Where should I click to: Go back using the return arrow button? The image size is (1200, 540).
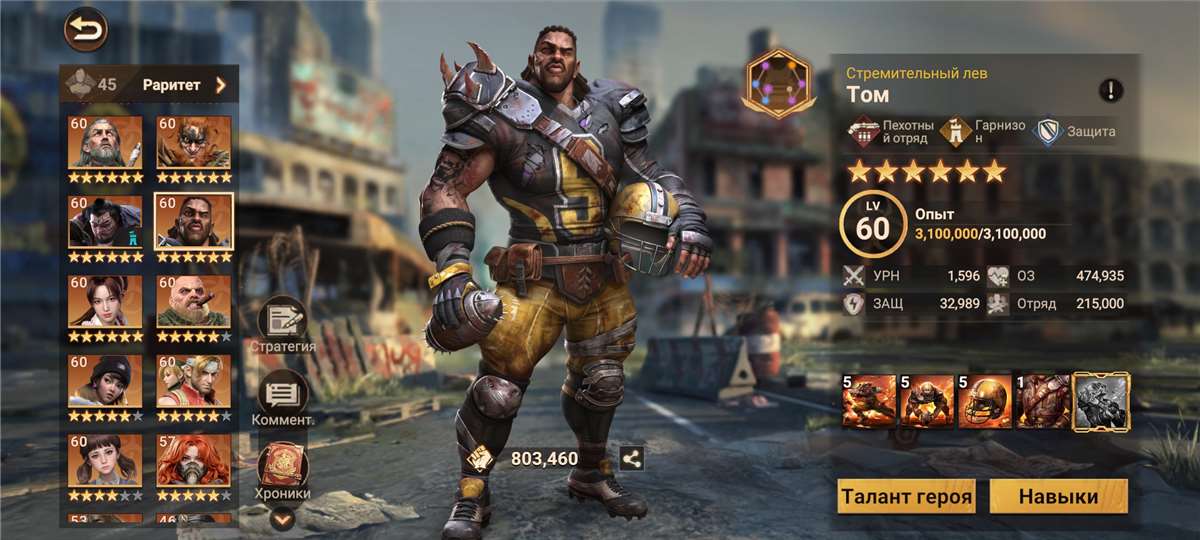tap(85, 31)
